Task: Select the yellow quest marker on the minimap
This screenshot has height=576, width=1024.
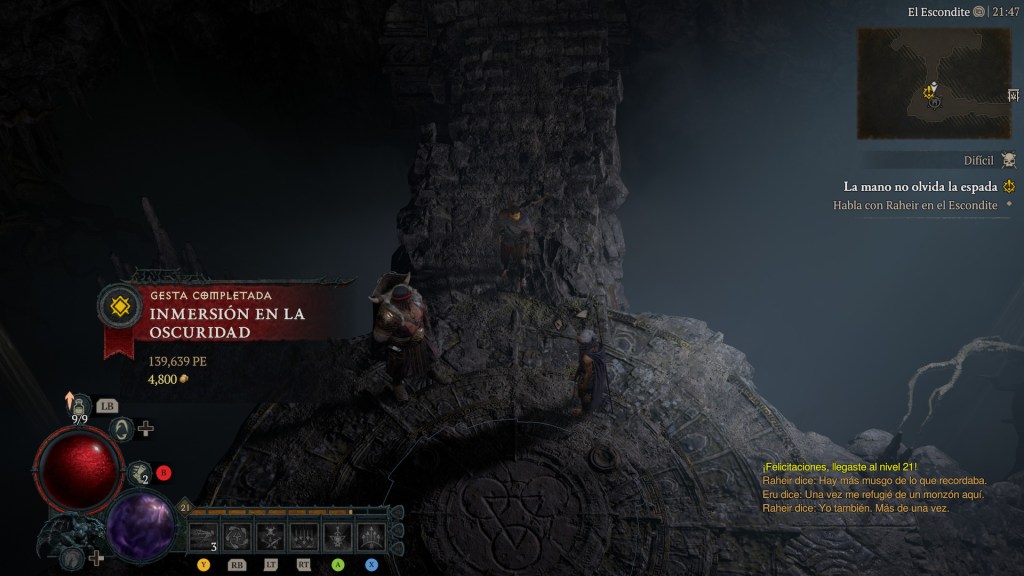Action: coord(930,91)
